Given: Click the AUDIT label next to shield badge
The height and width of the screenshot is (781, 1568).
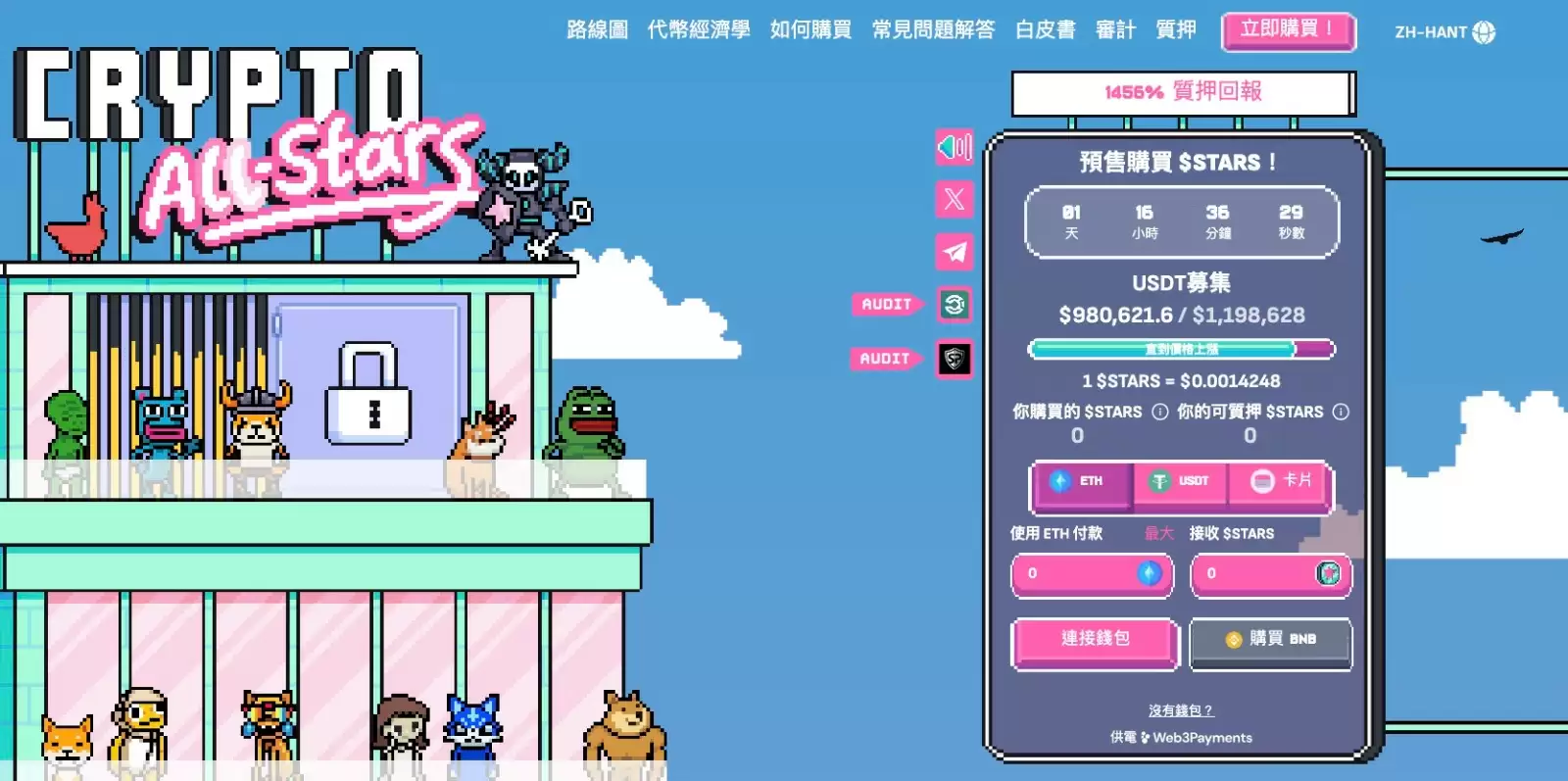Looking at the screenshot, I should [x=885, y=359].
